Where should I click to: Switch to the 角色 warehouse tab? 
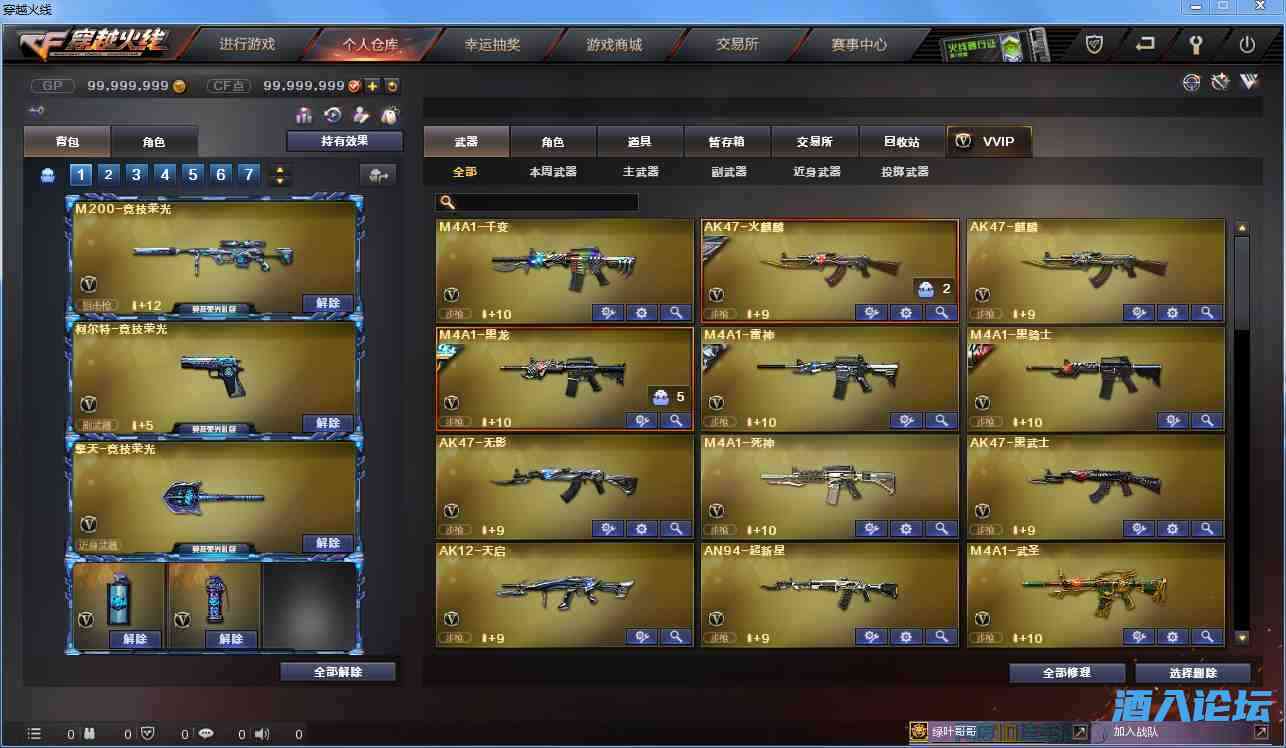(155, 141)
